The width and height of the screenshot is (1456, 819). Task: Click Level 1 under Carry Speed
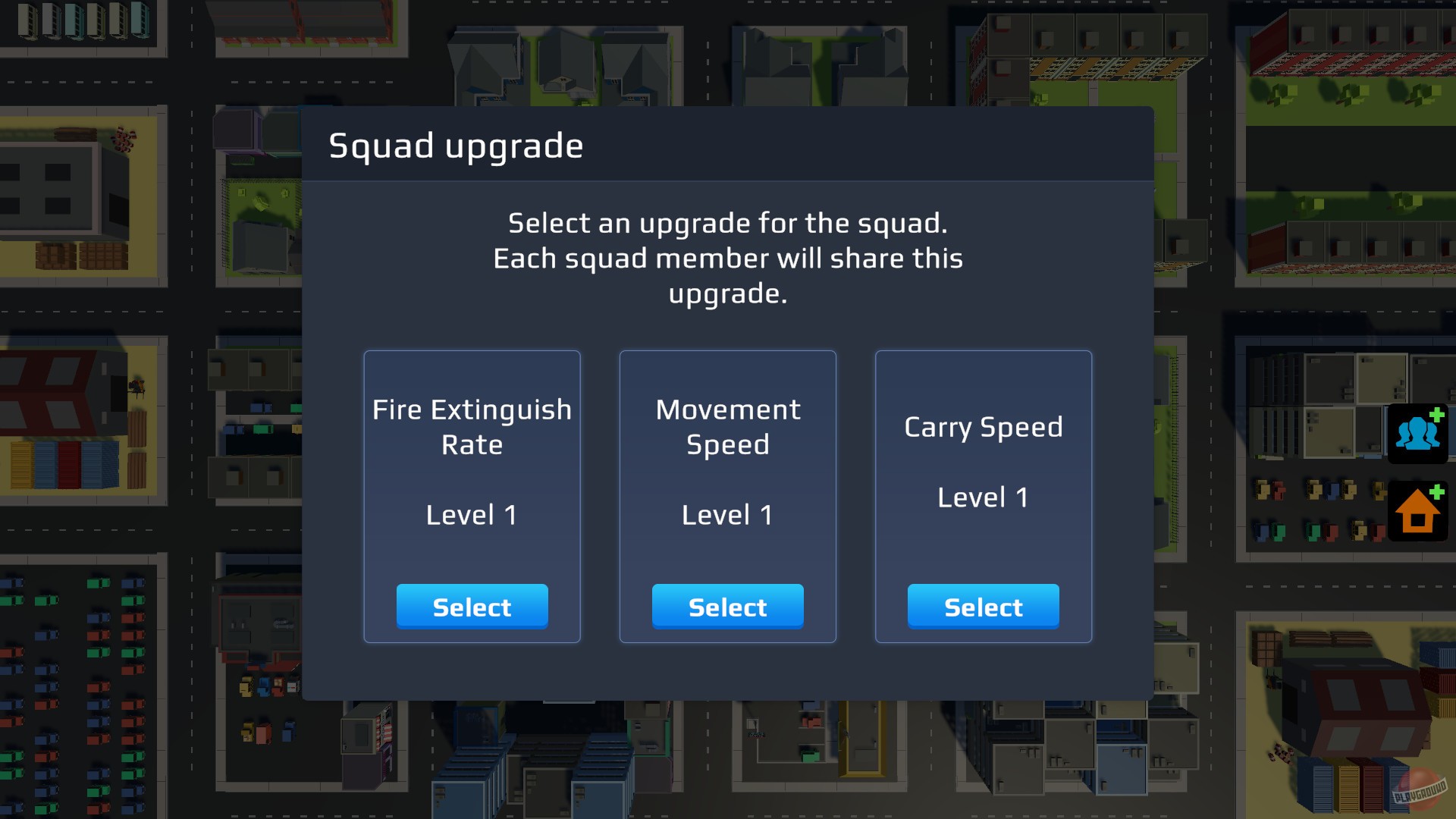pos(983,497)
